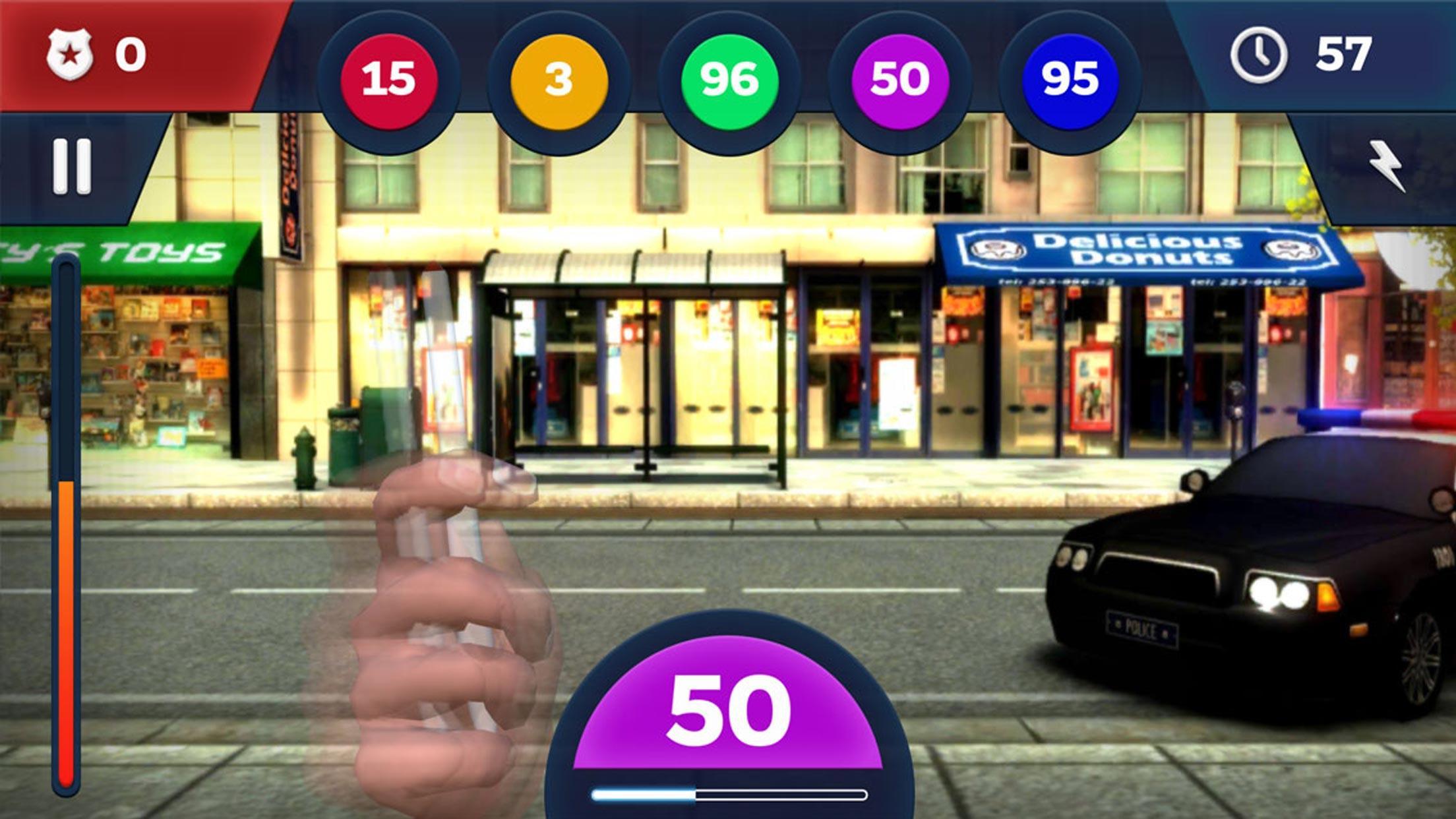Image resolution: width=1456 pixels, height=819 pixels.
Task: Pause the game
Action: coord(72,166)
